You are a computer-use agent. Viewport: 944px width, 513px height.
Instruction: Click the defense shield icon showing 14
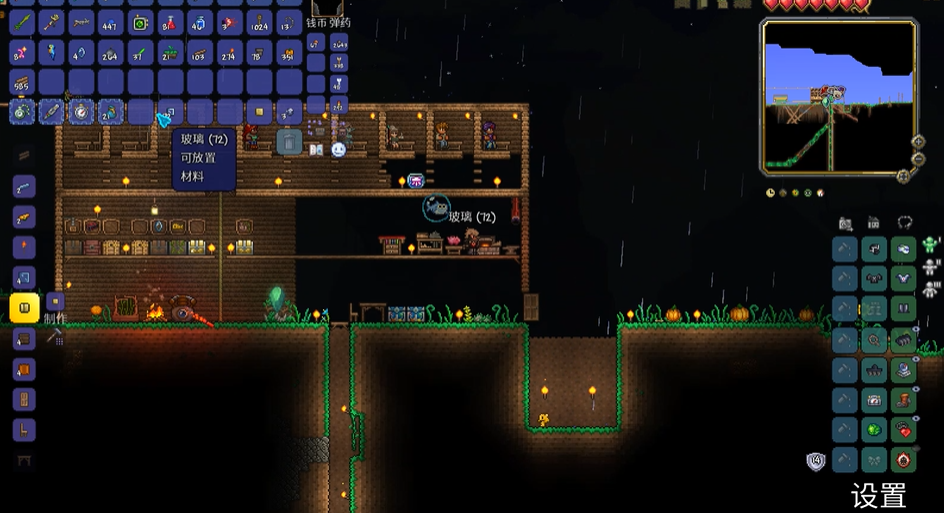point(816,461)
